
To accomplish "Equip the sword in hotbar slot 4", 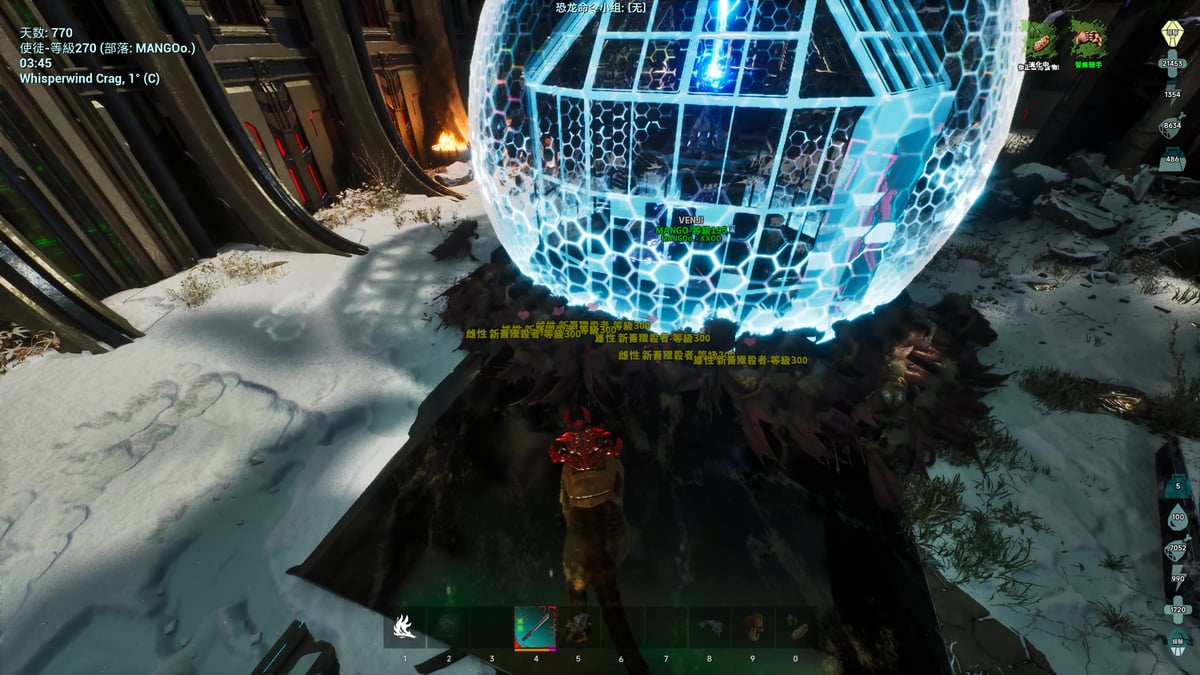I will pyautogui.click(x=535, y=628).
